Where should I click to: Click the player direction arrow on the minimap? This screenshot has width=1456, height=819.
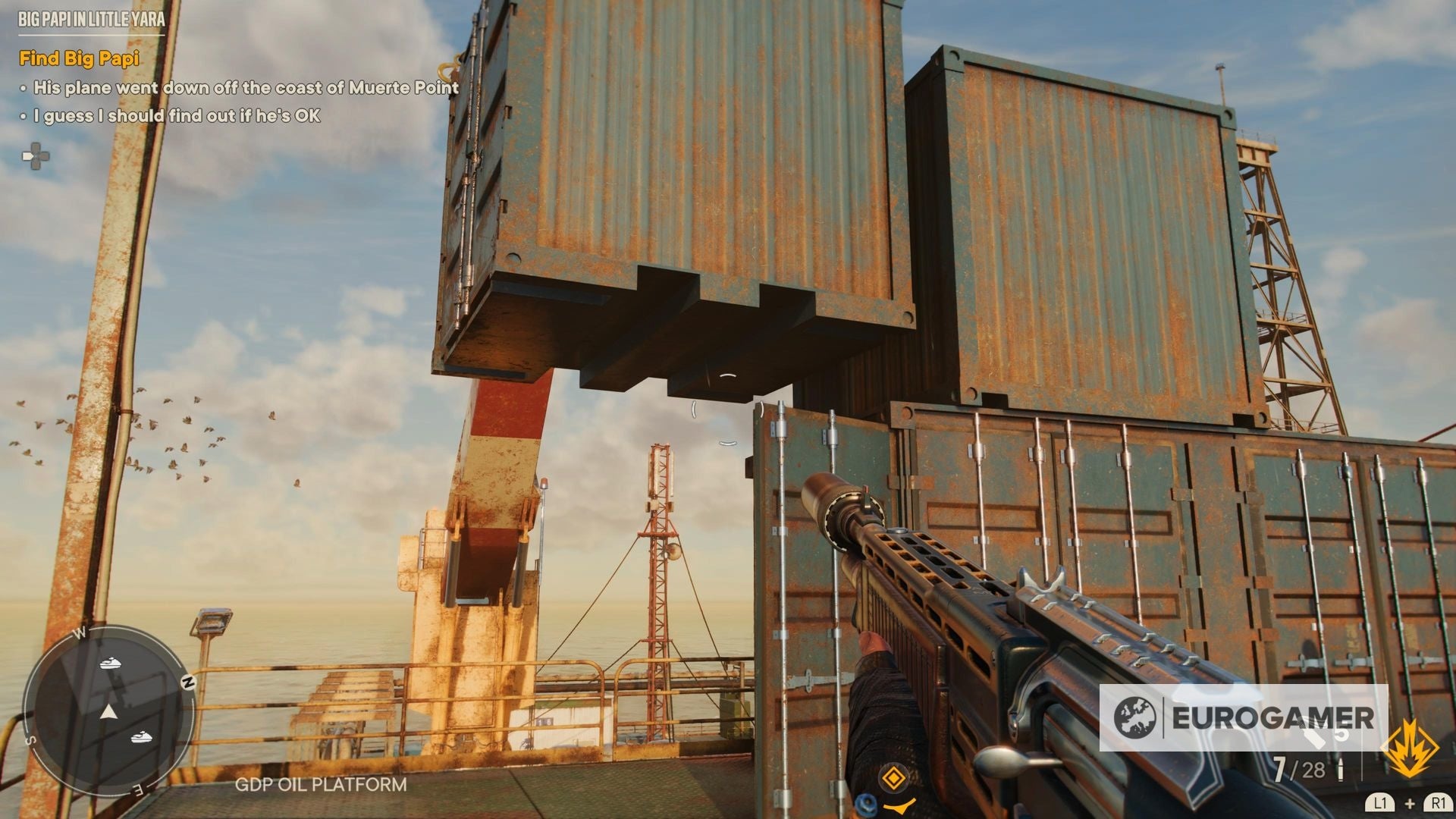110,712
